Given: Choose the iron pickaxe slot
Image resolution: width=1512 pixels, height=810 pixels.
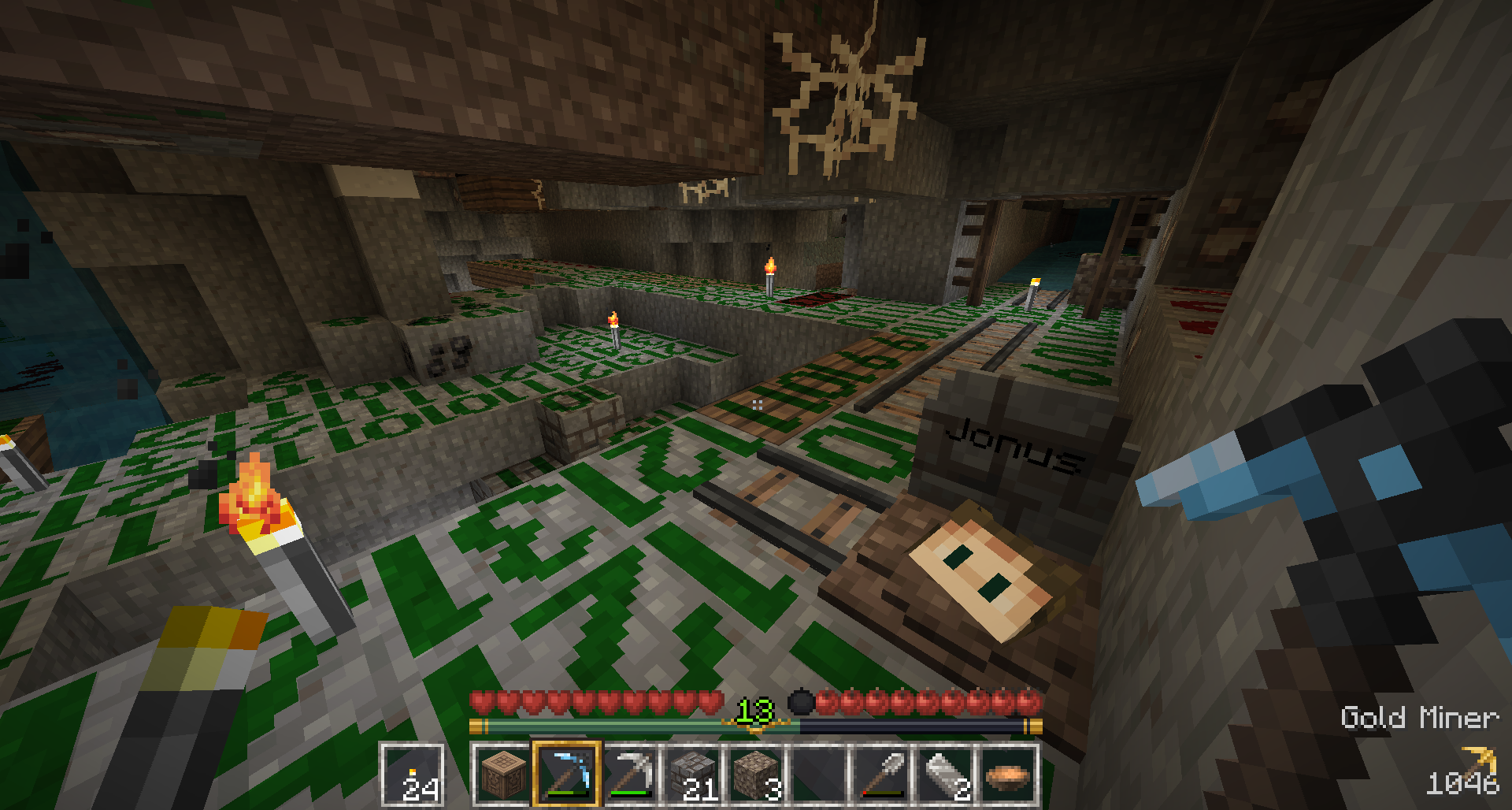Looking at the screenshot, I should click(630, 775).
